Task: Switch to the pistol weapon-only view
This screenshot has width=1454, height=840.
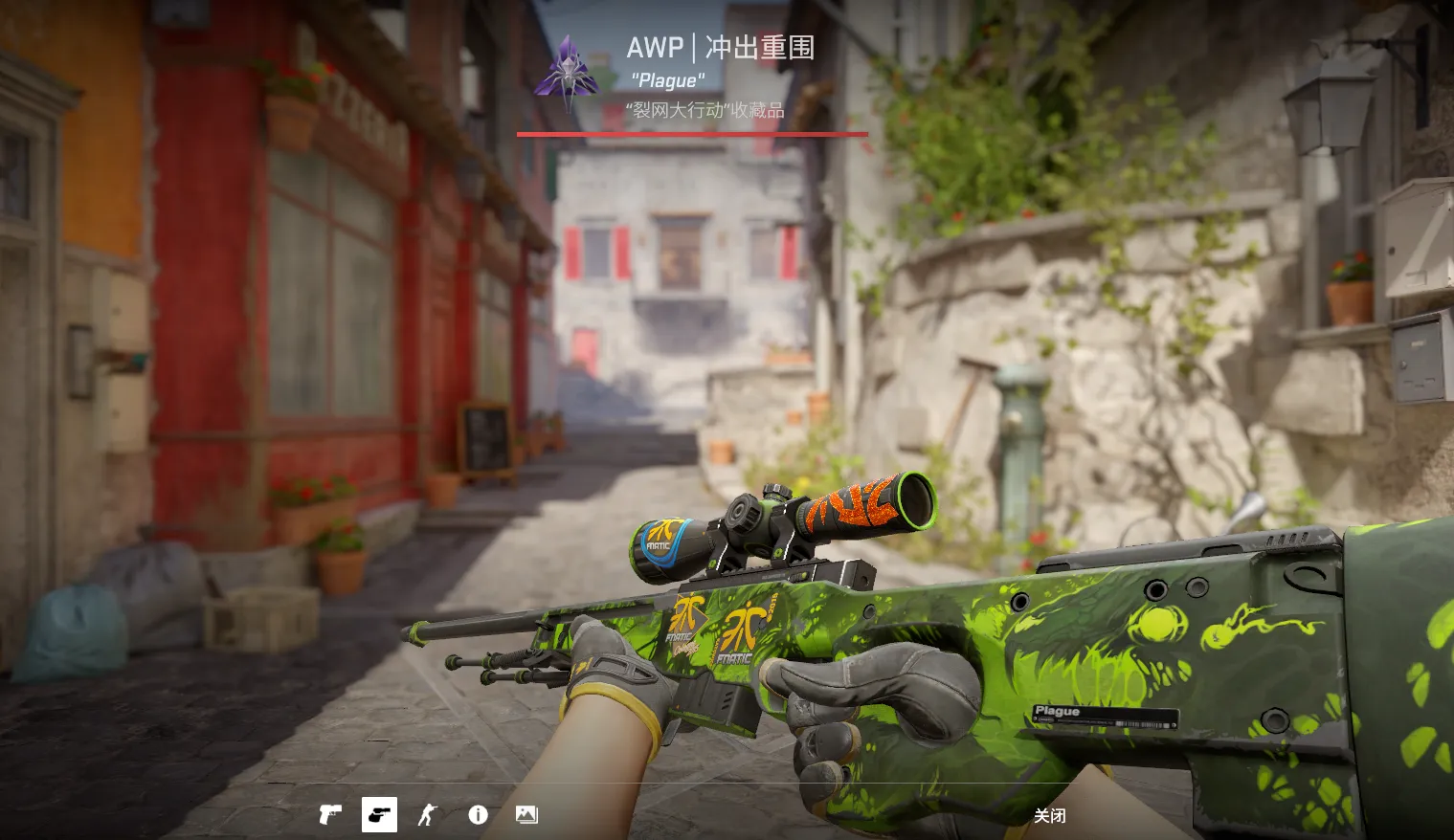Action: tap(330, 815)
